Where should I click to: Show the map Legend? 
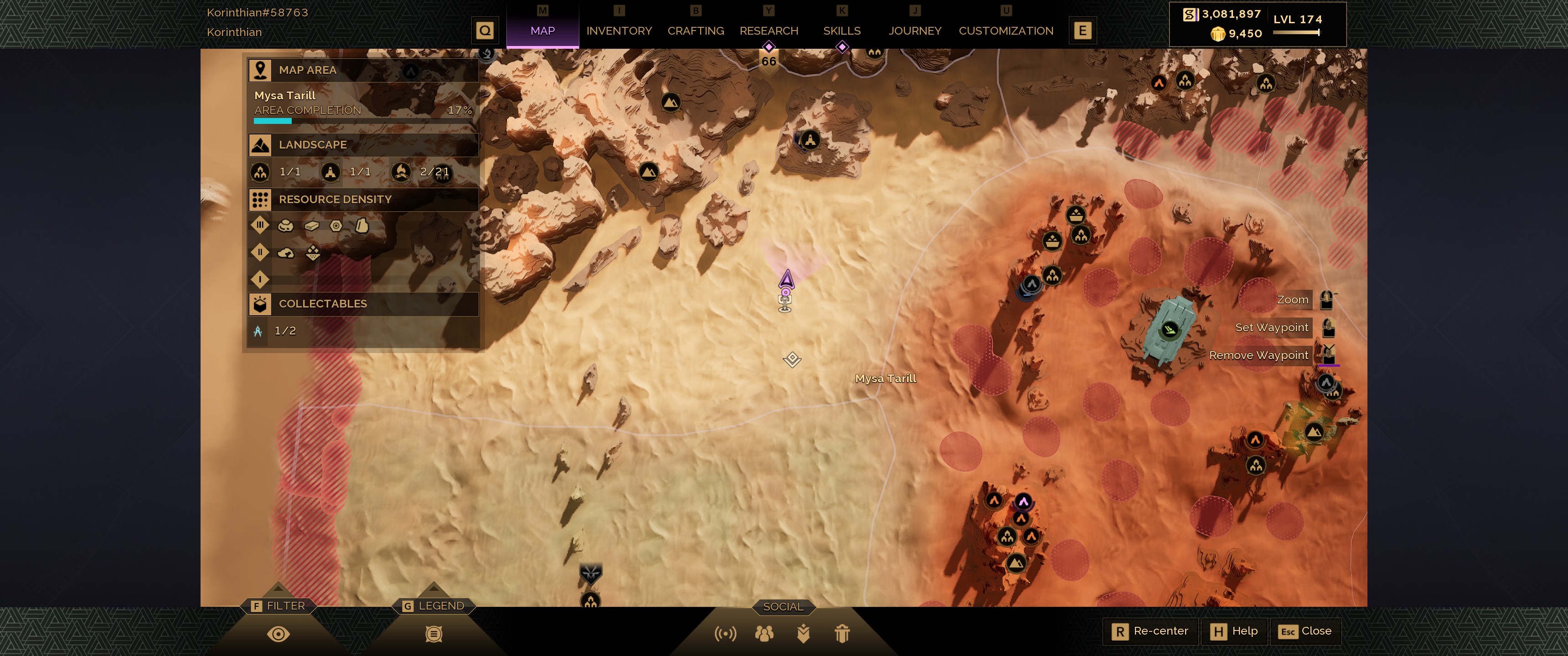point(433,634)
